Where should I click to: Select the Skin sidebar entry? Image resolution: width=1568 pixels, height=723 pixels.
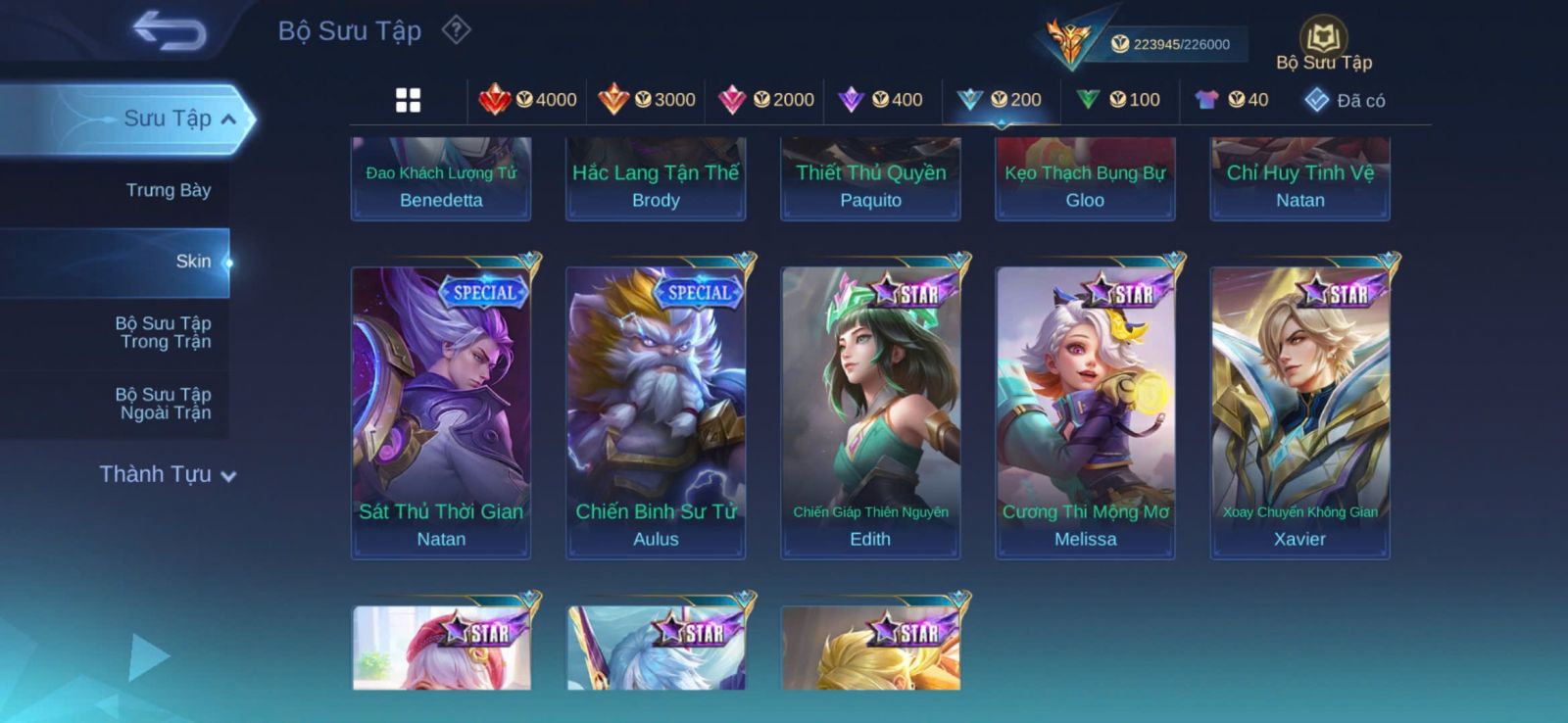coord(193,262)
